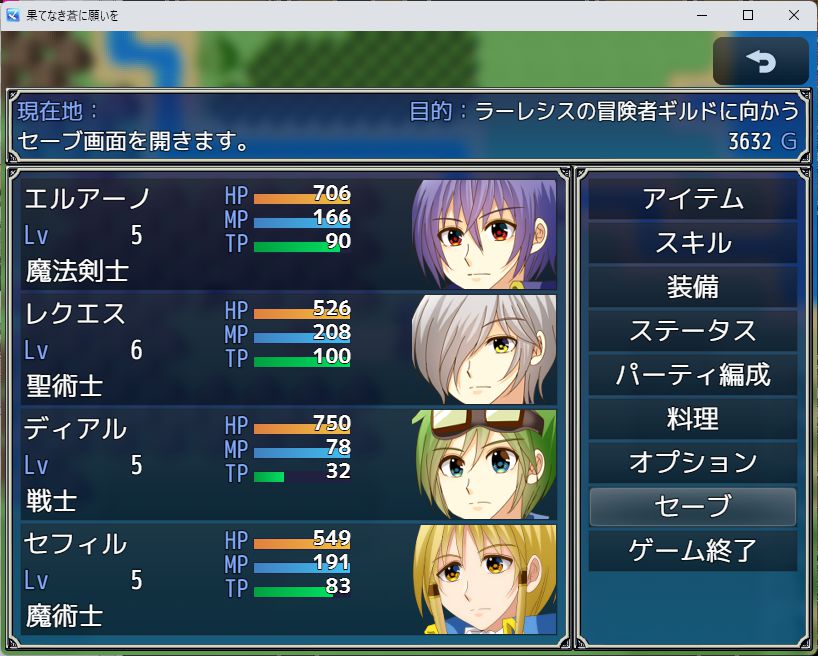Open the アイテム (Item) menu

pos(692,199)
